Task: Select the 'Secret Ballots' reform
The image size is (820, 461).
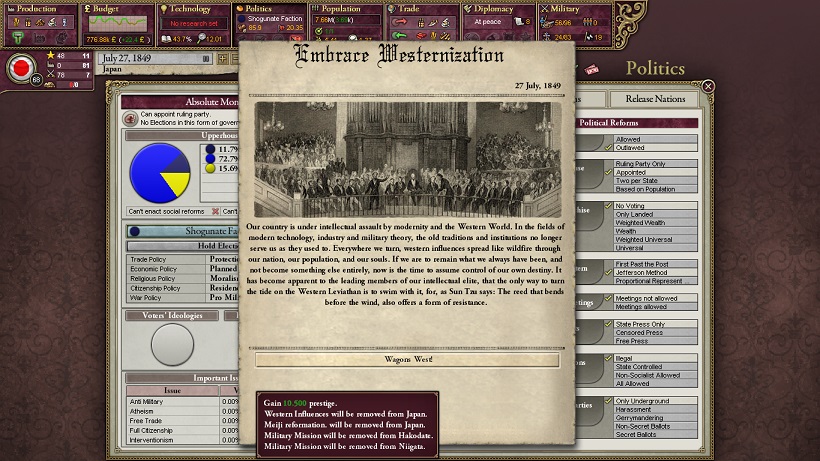Action: [x=639, y=432]
